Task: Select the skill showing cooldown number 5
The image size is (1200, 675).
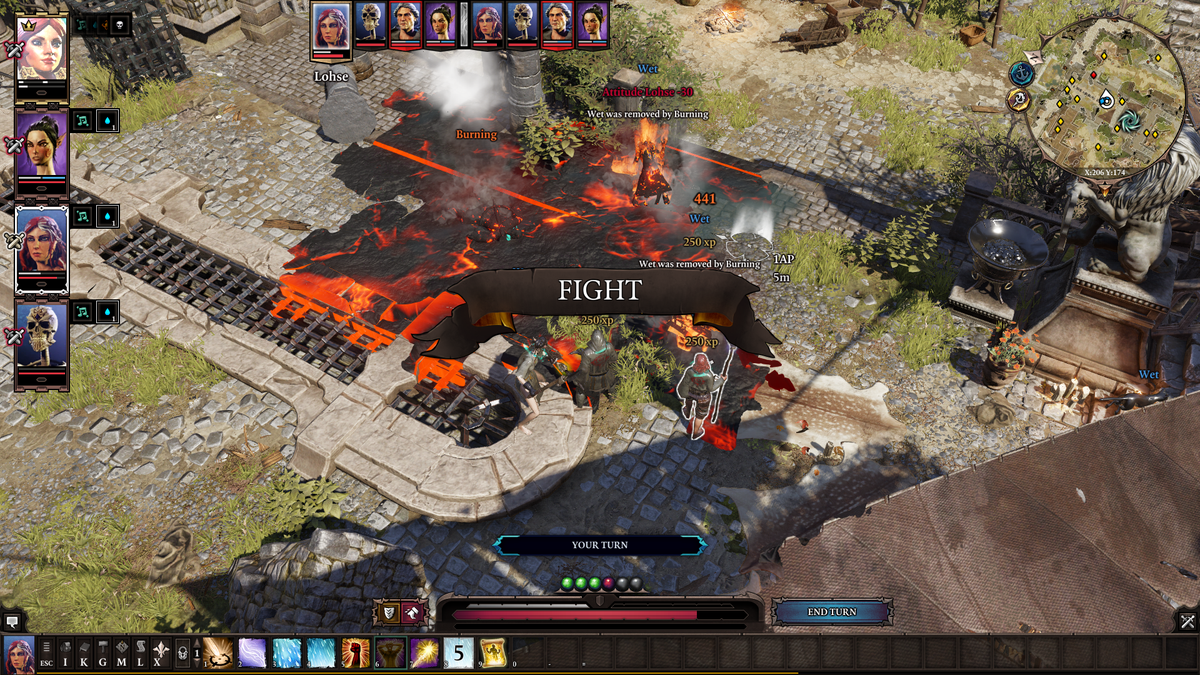Action: (458, 653)
